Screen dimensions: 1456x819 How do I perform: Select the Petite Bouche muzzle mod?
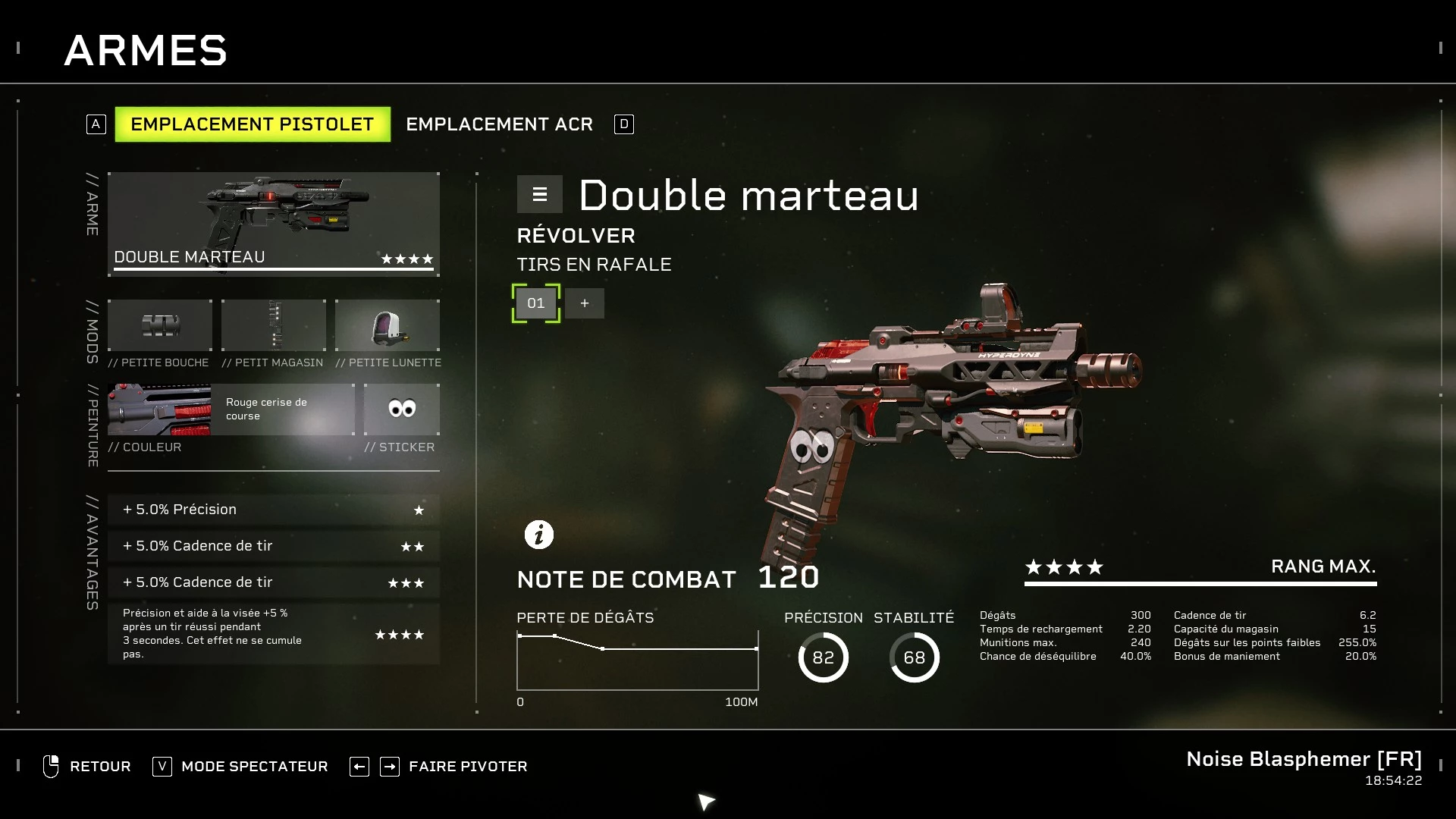159,326
